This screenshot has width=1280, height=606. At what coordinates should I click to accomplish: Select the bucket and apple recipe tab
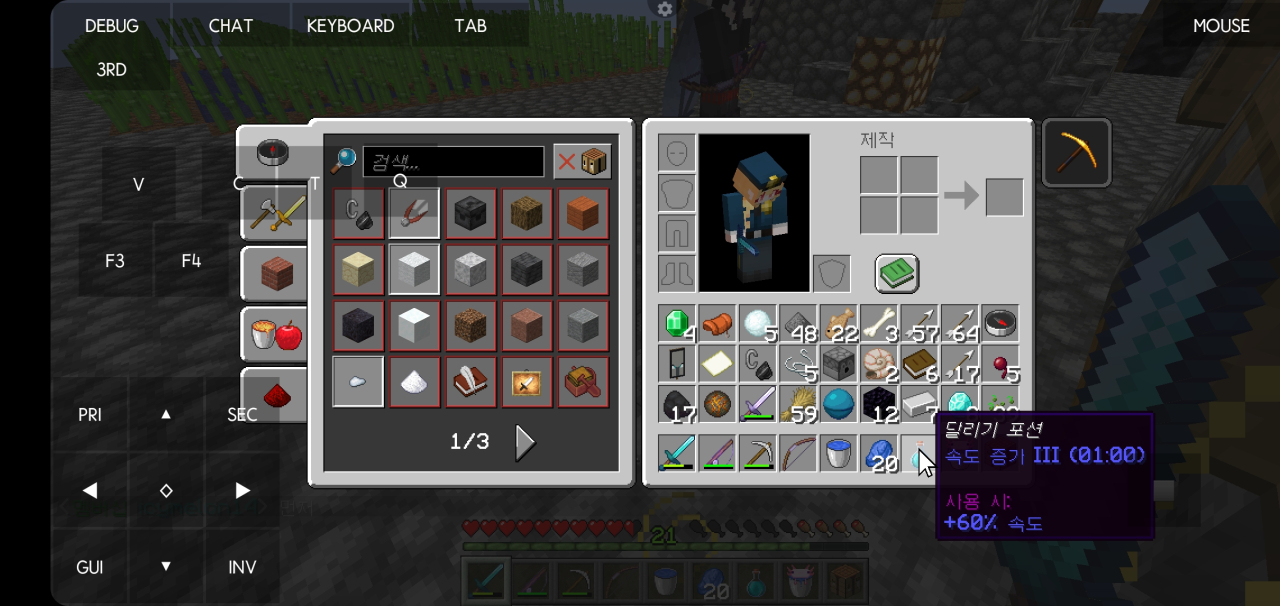click(274, 335)
